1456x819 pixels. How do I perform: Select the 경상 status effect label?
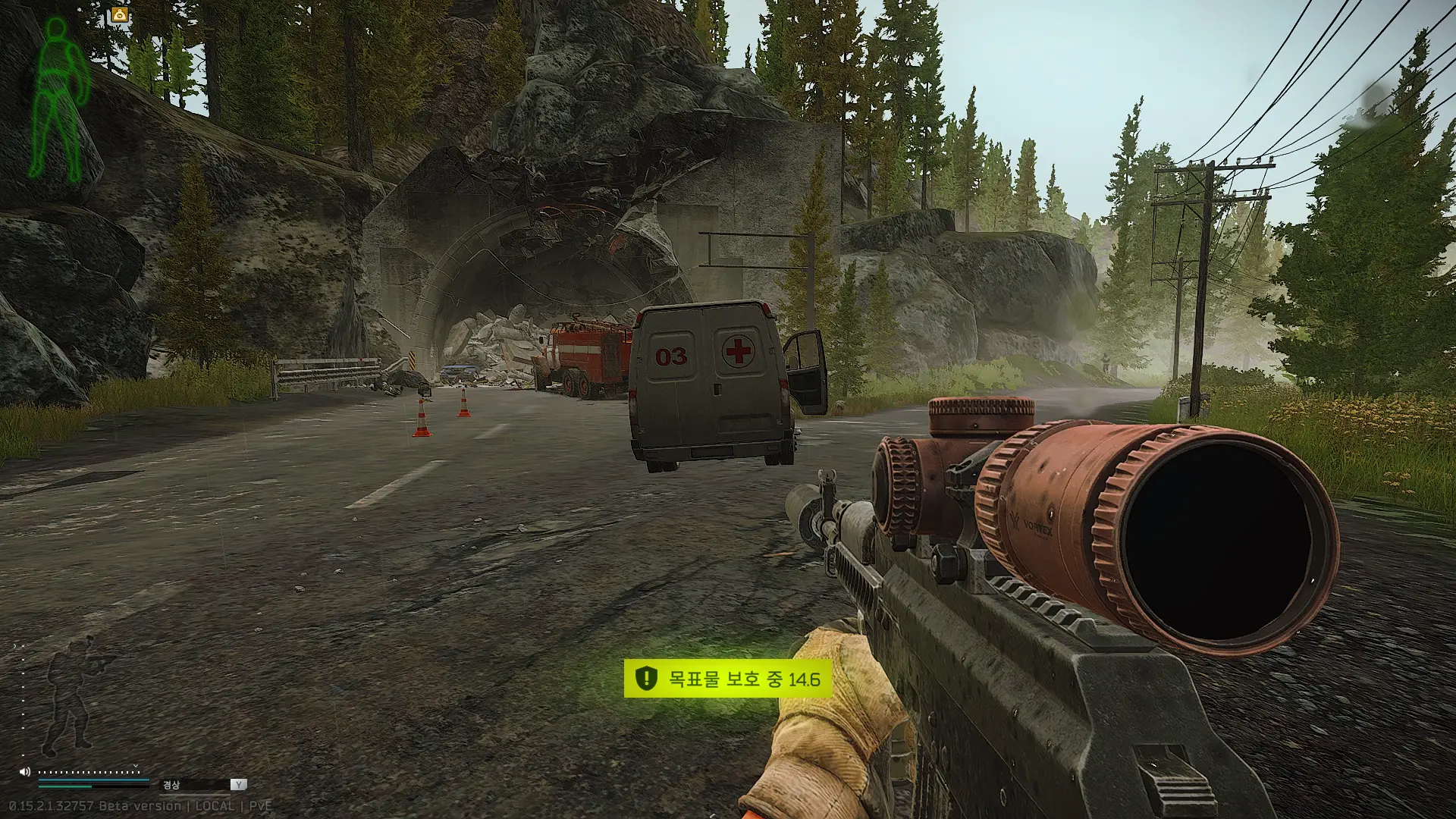[172, 785]
